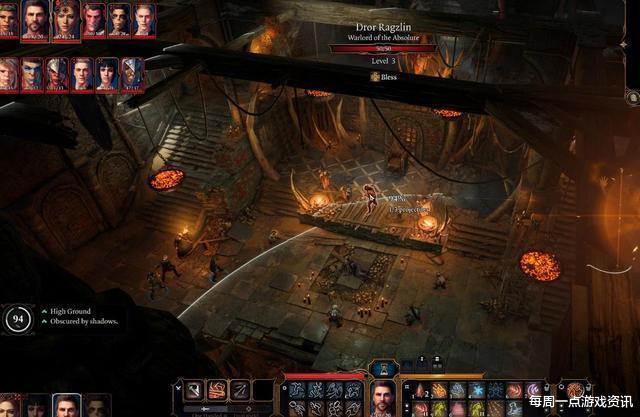Select the dark-haired woman in the second turn-order row
640x417 pixels.
click(107, 74)
